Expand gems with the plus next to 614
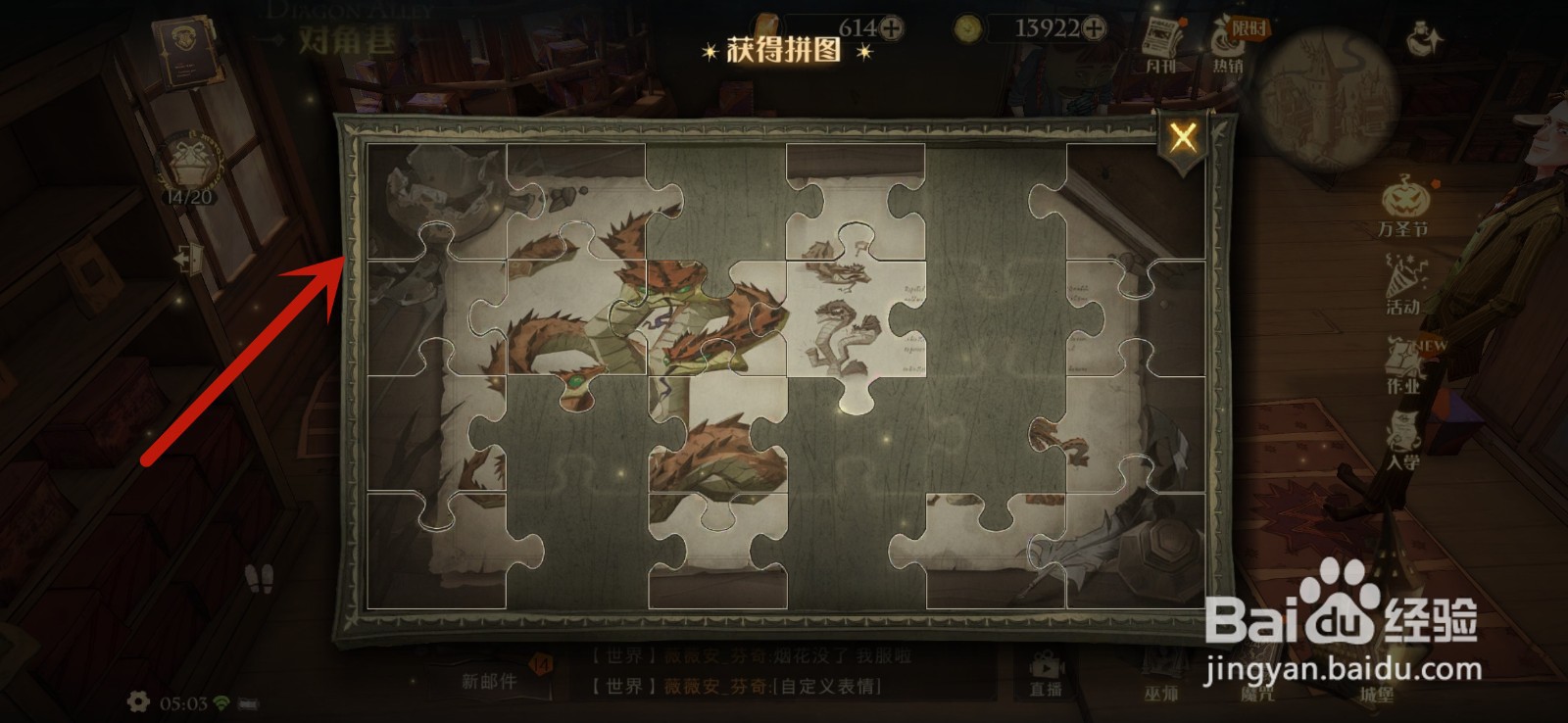This screenshot has width=1568, height=723. [890, 27]
